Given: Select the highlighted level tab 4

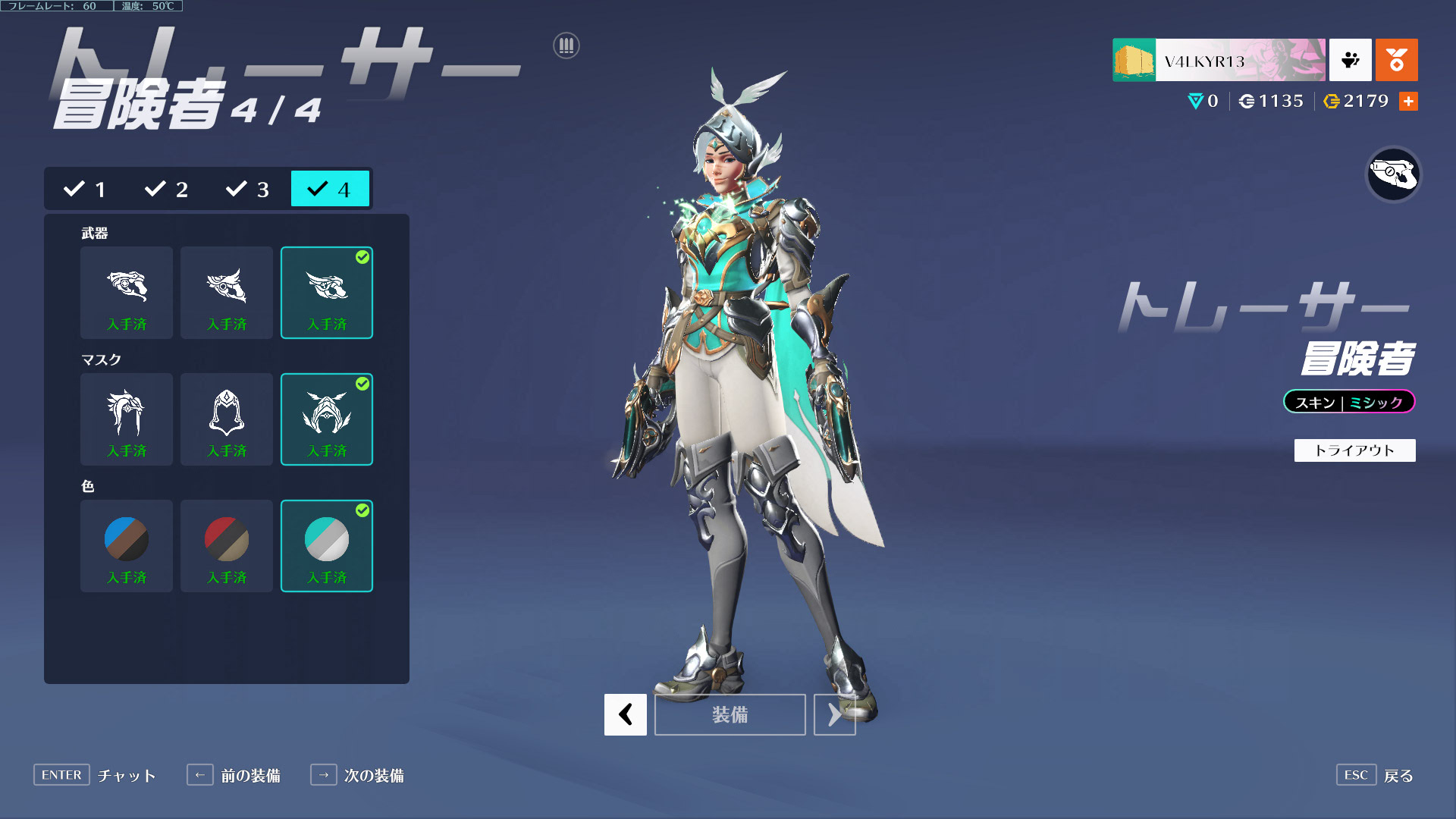Looking at the screenshot, I should 330,189.
